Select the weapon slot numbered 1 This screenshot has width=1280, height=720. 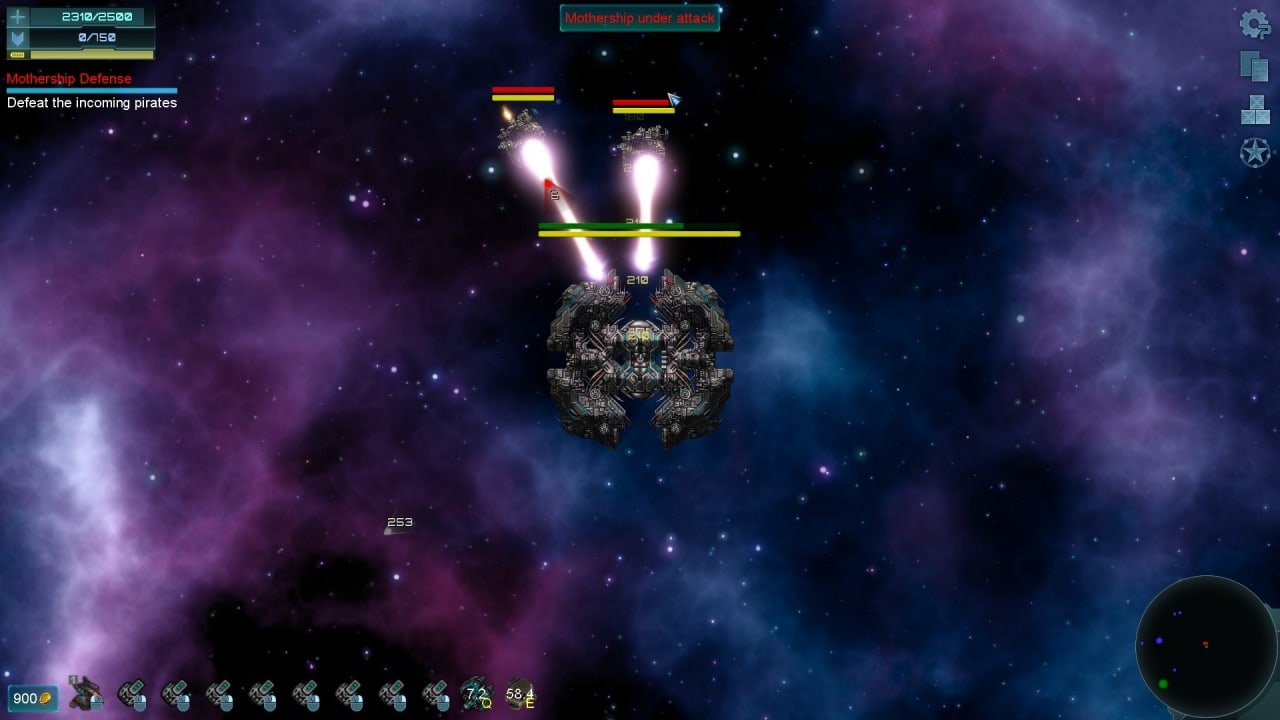click(87, 693)
